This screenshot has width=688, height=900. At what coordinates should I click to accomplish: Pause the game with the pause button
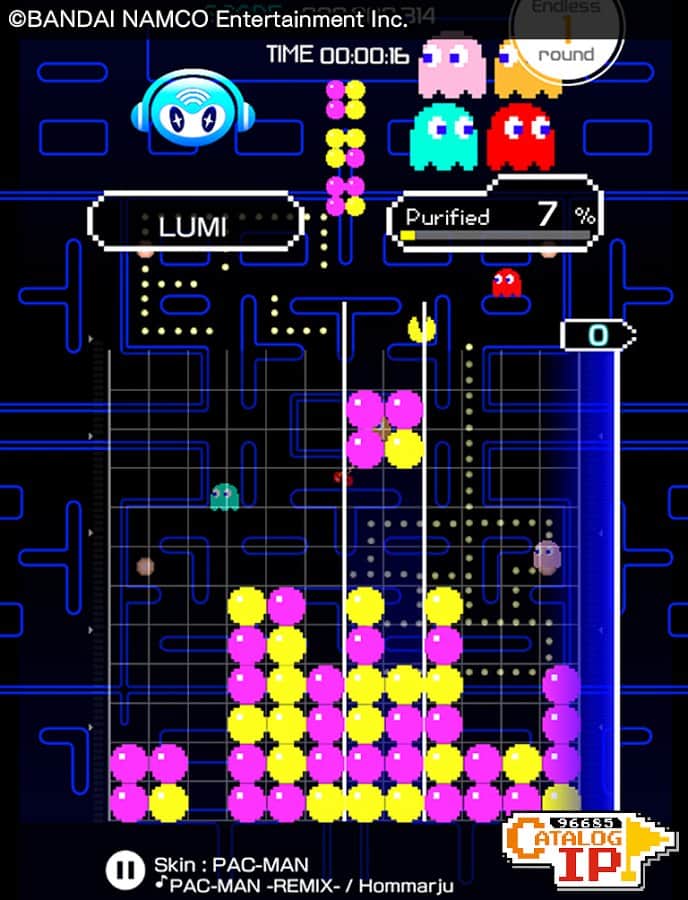[x=123, y=869]
